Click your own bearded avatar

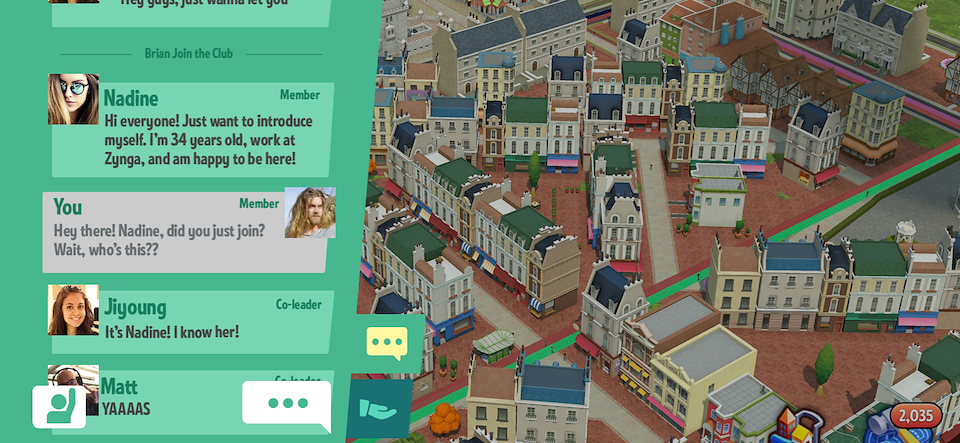click(x=310, y=212)
